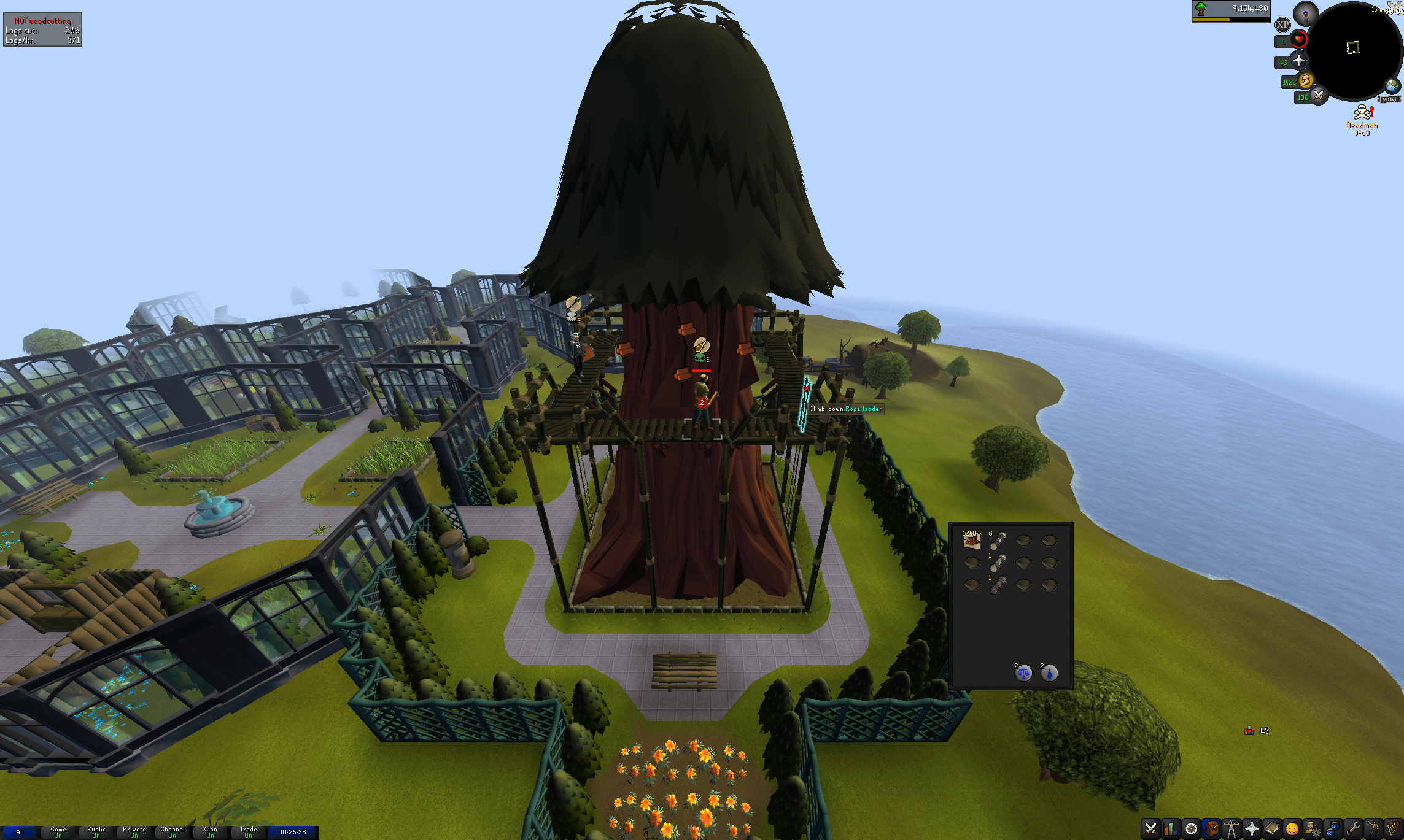
Task: Click the prayer points star orb
Action: [x=1300, y=61]
